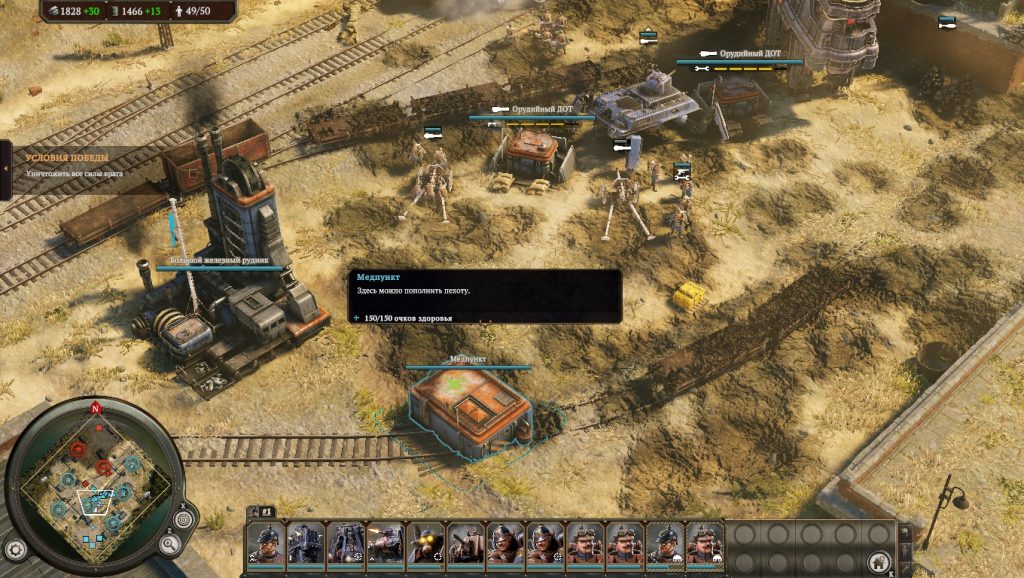
Task: Click the minimap magnifier zoom button
Action: click(170, 545)
